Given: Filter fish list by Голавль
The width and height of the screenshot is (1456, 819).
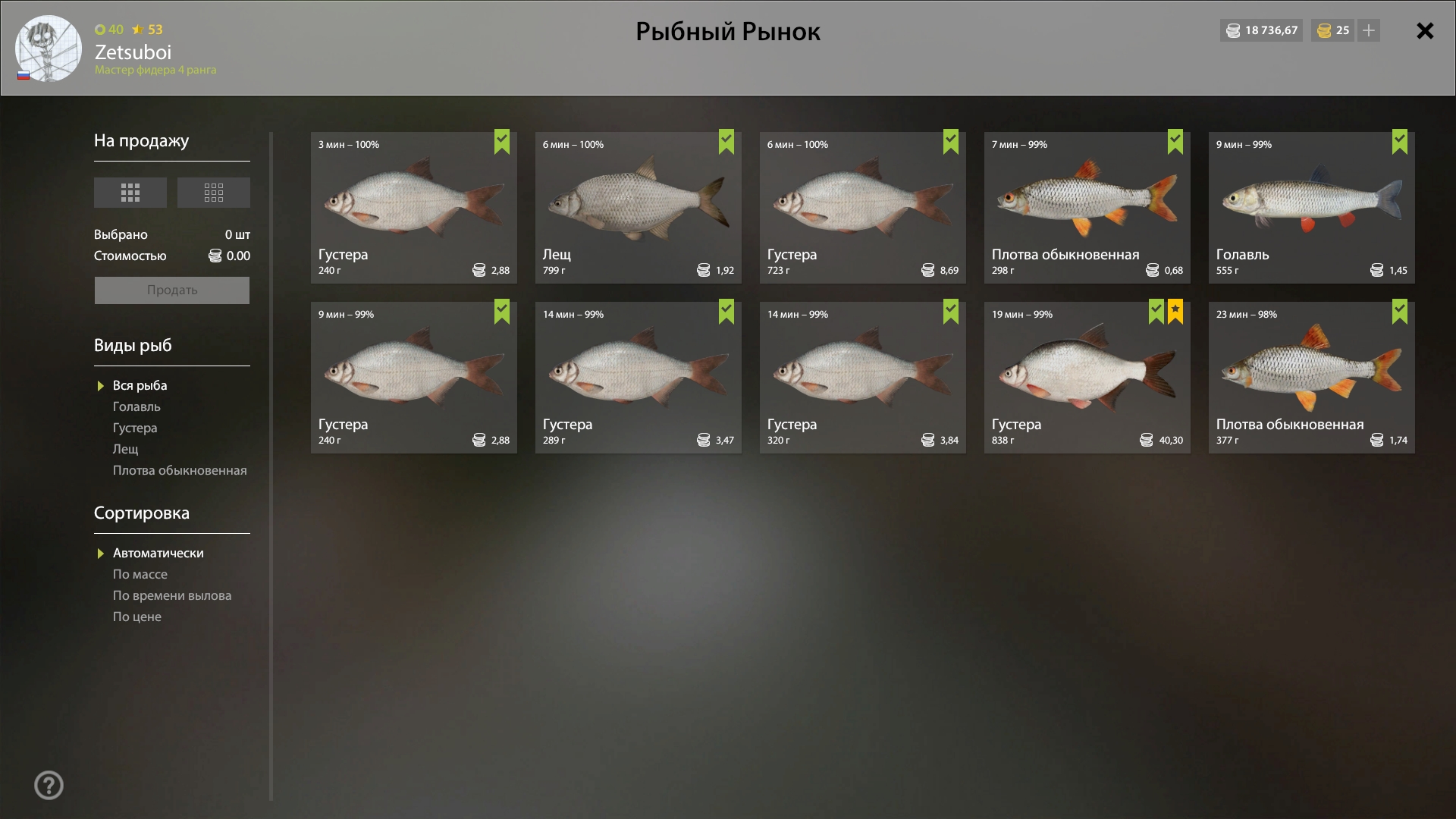Looking at the screenshot, I should click(x=136, y=407).
